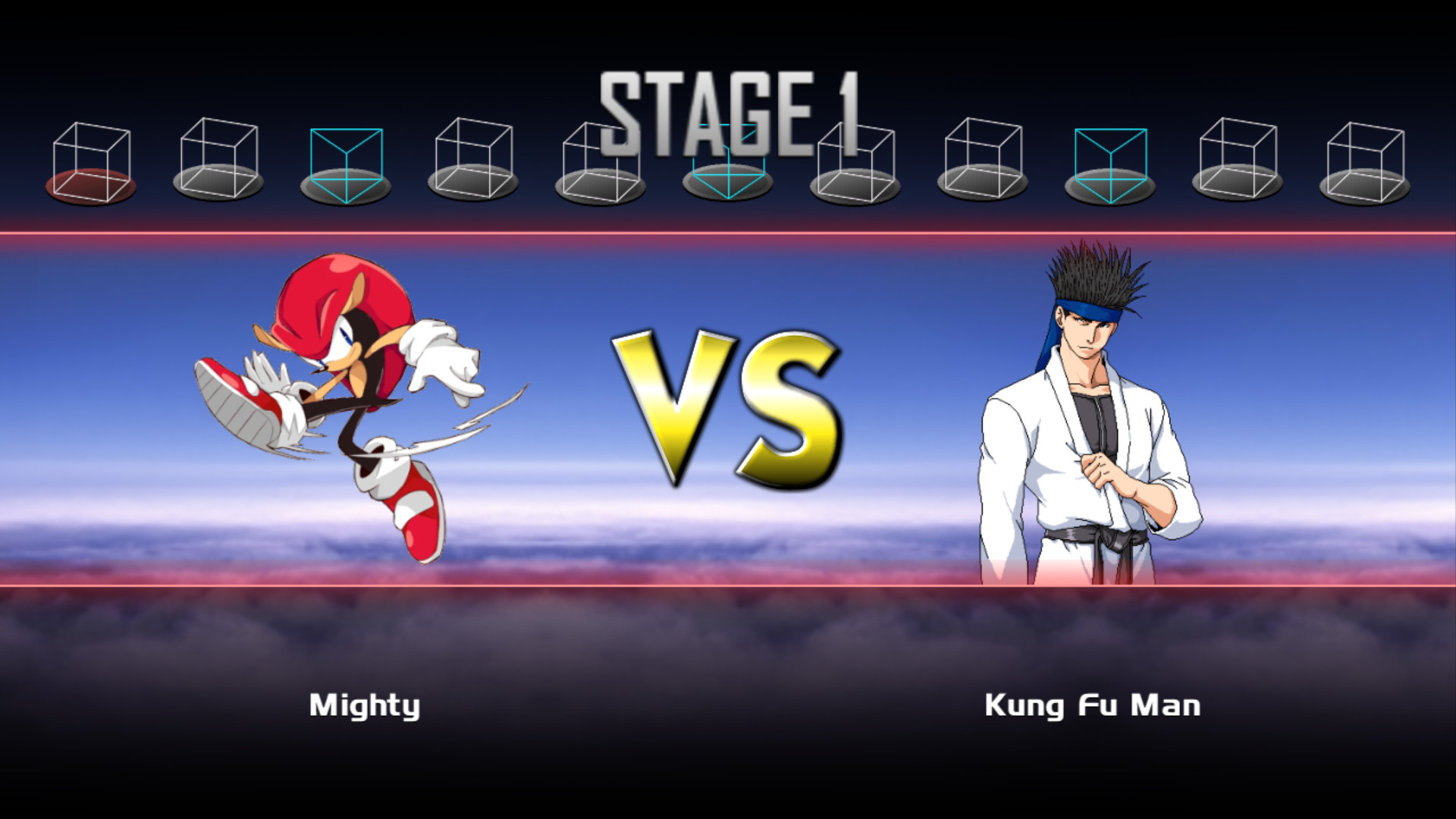
Task: Click the third cyan stage cube icon
Action: tap(345, 159)
